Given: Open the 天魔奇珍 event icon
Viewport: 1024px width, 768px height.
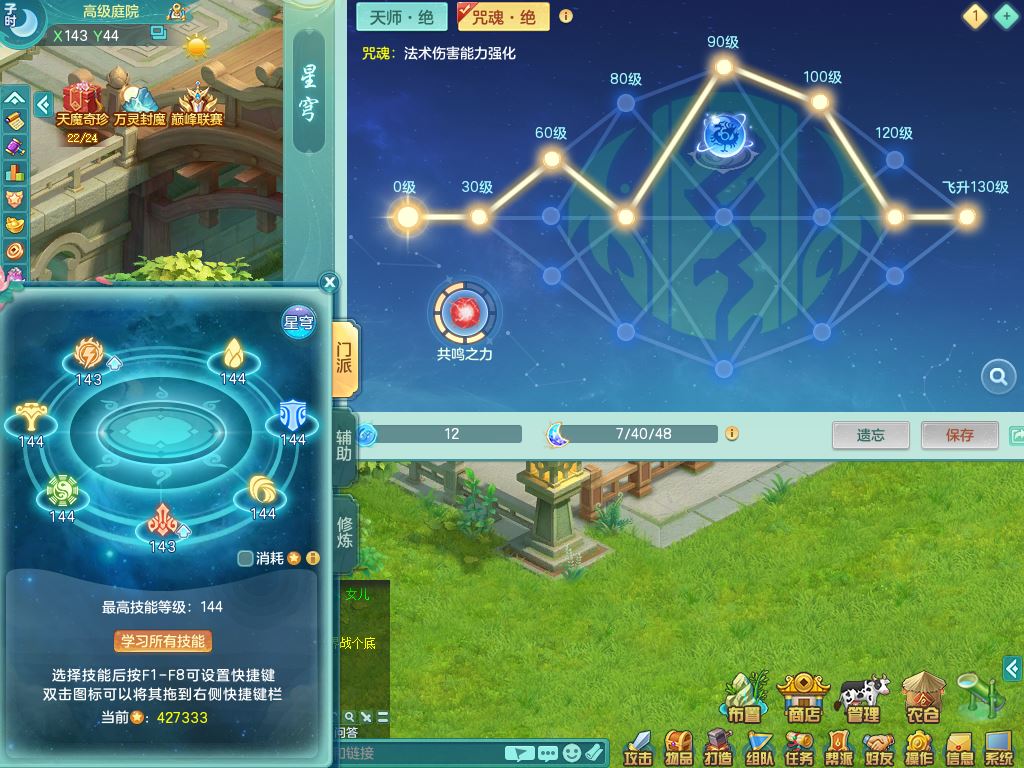Looking at the screenshot, I should [x=81, y=103].
